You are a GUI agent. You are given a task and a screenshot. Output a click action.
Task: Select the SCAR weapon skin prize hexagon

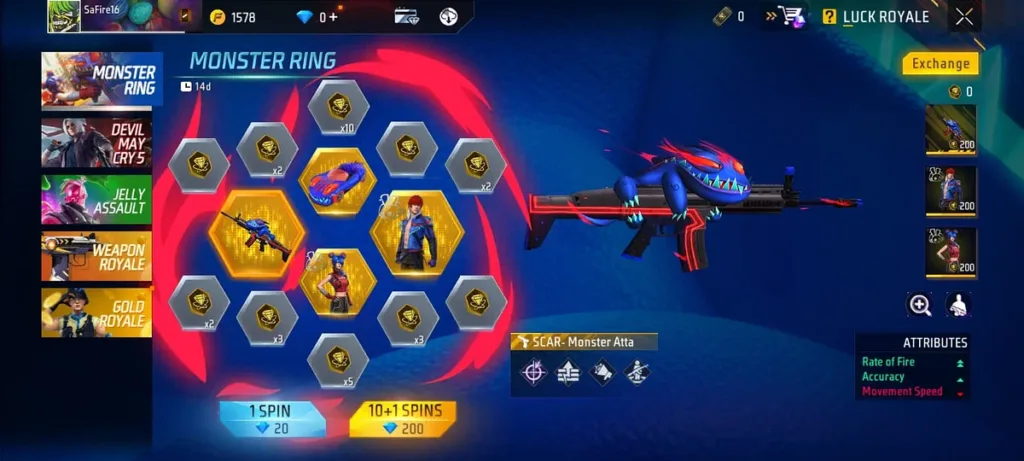(256, 234)
